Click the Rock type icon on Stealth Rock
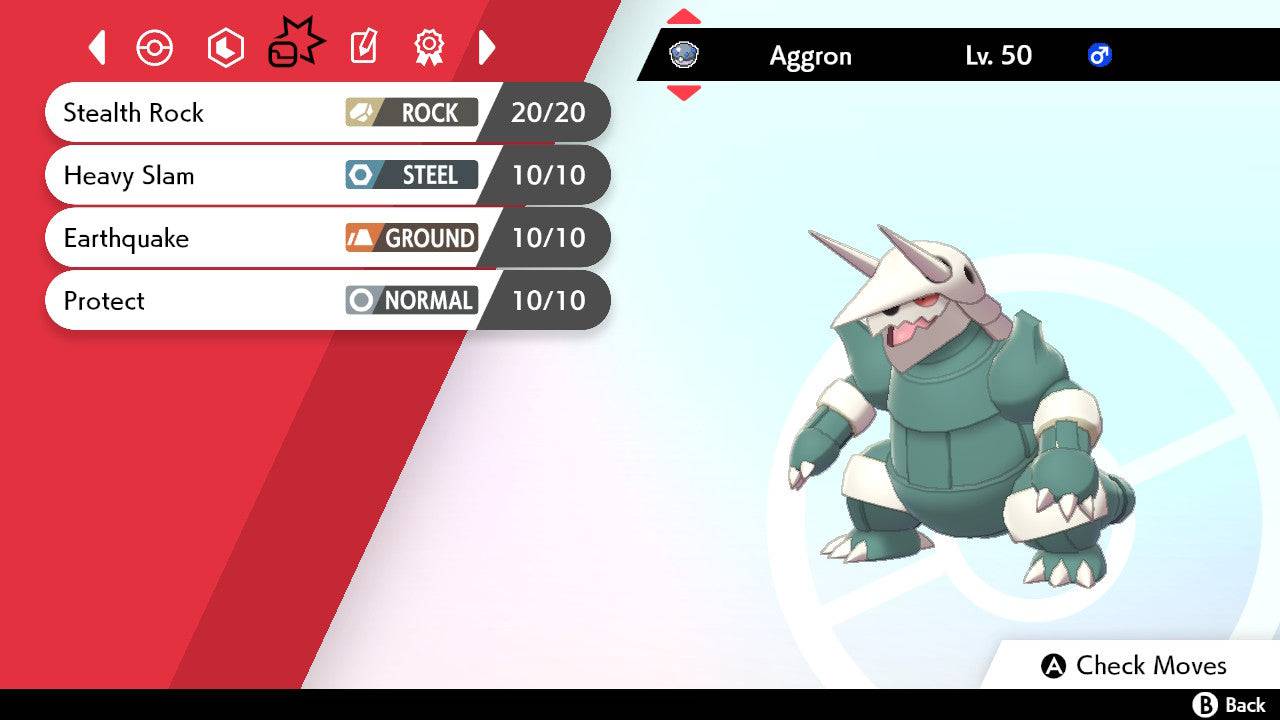 click(362, 113)
